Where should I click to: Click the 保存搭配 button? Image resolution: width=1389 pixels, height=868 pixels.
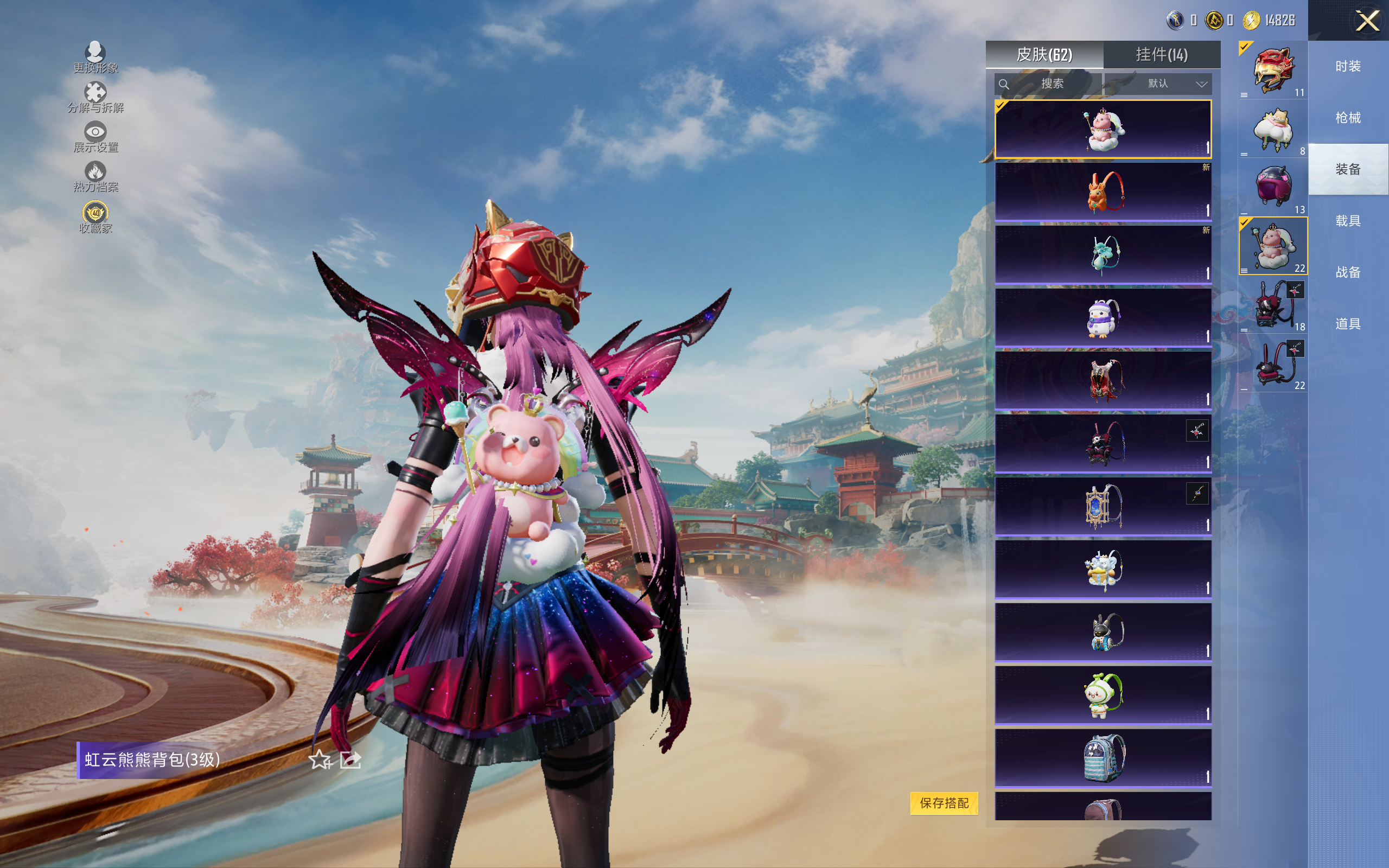[x=944, y=802]
